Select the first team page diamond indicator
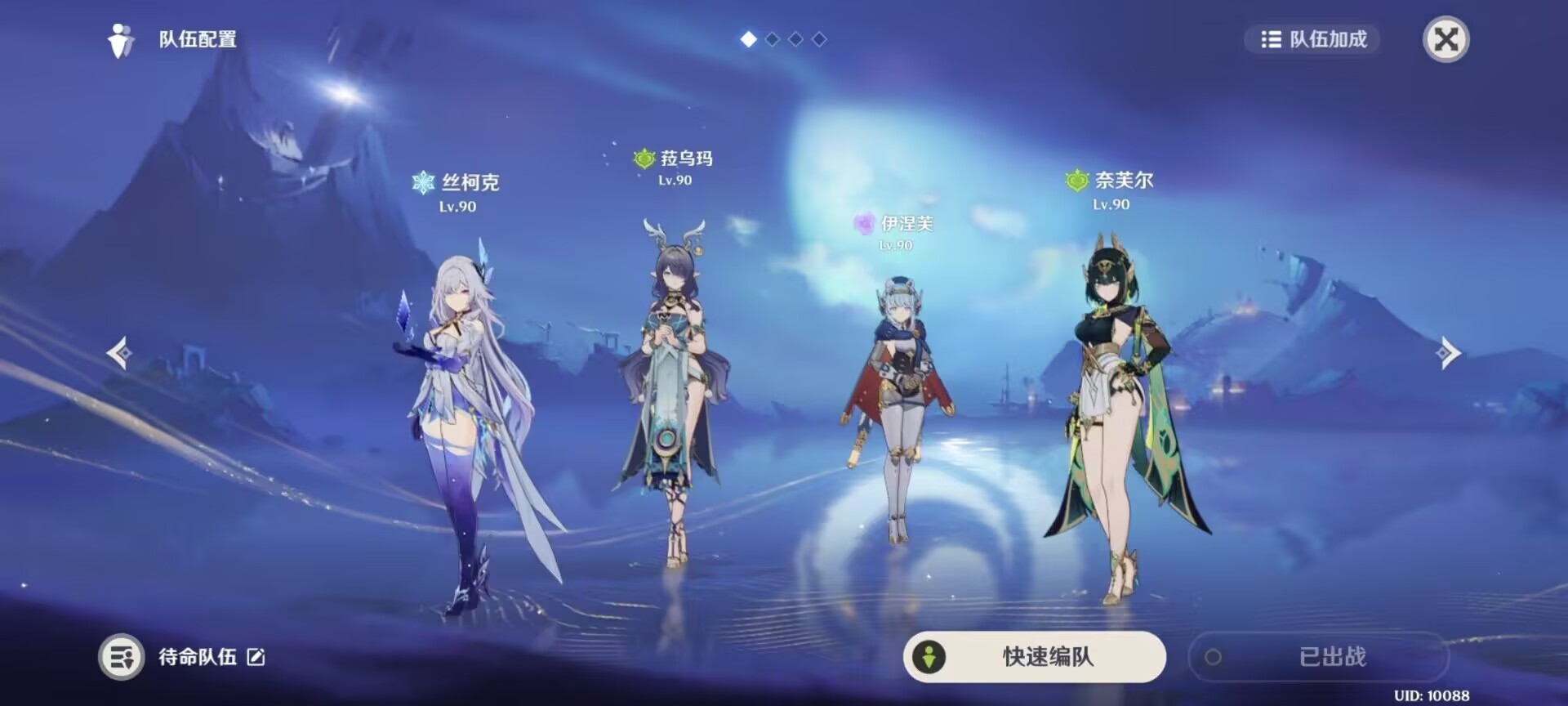 [x=747, y=38]
